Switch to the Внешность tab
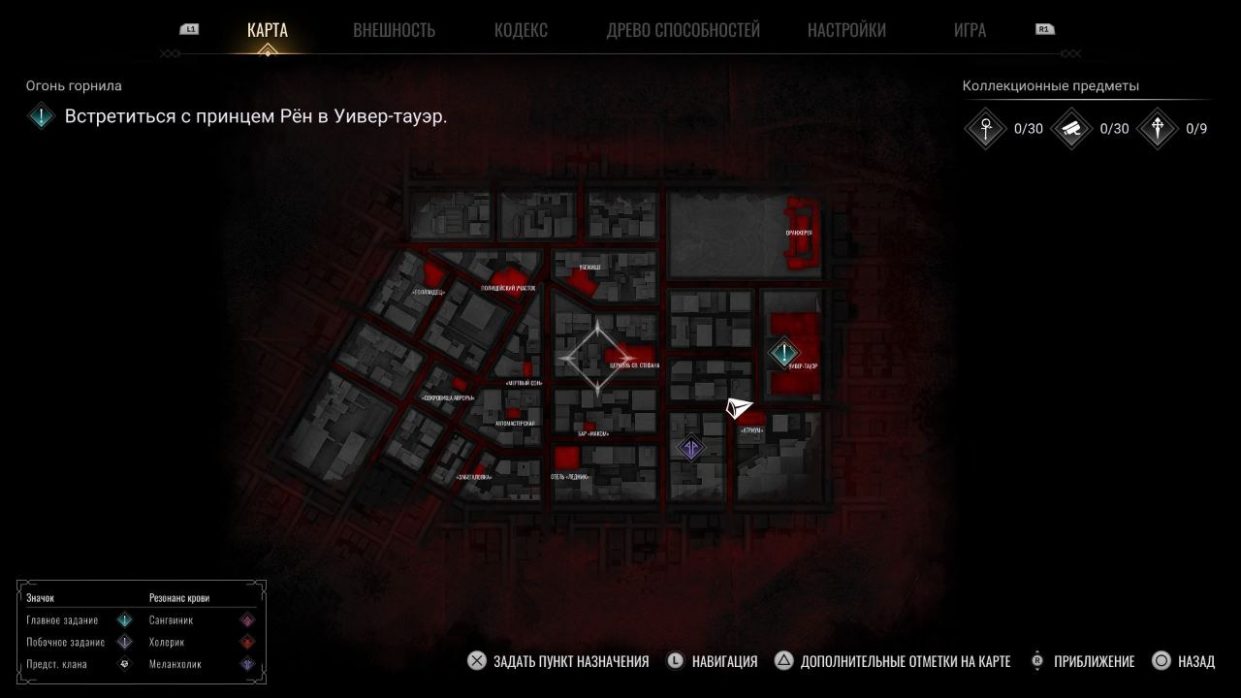The width and height of the screenshot is (1241, 698). tap(394, 30)
